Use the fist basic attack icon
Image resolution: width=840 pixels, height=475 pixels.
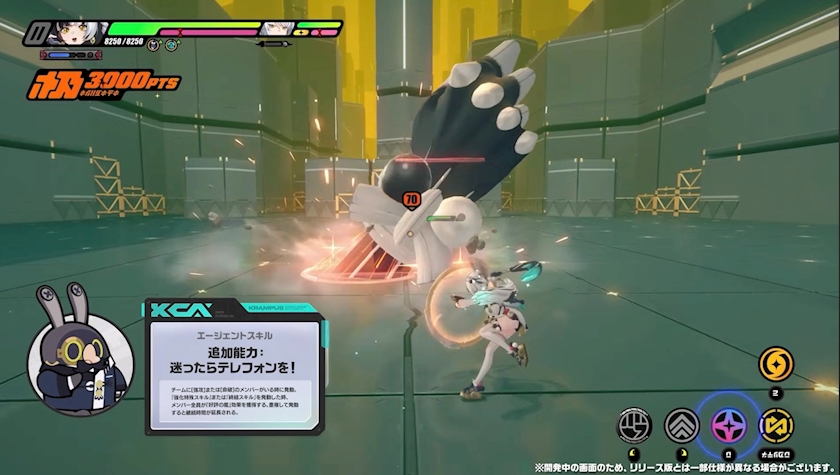[635, 427]
